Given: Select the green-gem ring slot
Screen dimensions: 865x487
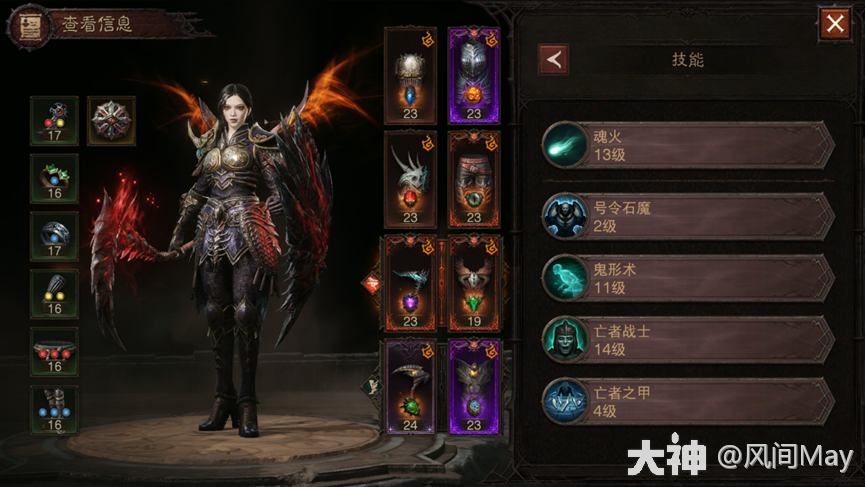Looking at the screenshot, I should [x=54, y=178].
